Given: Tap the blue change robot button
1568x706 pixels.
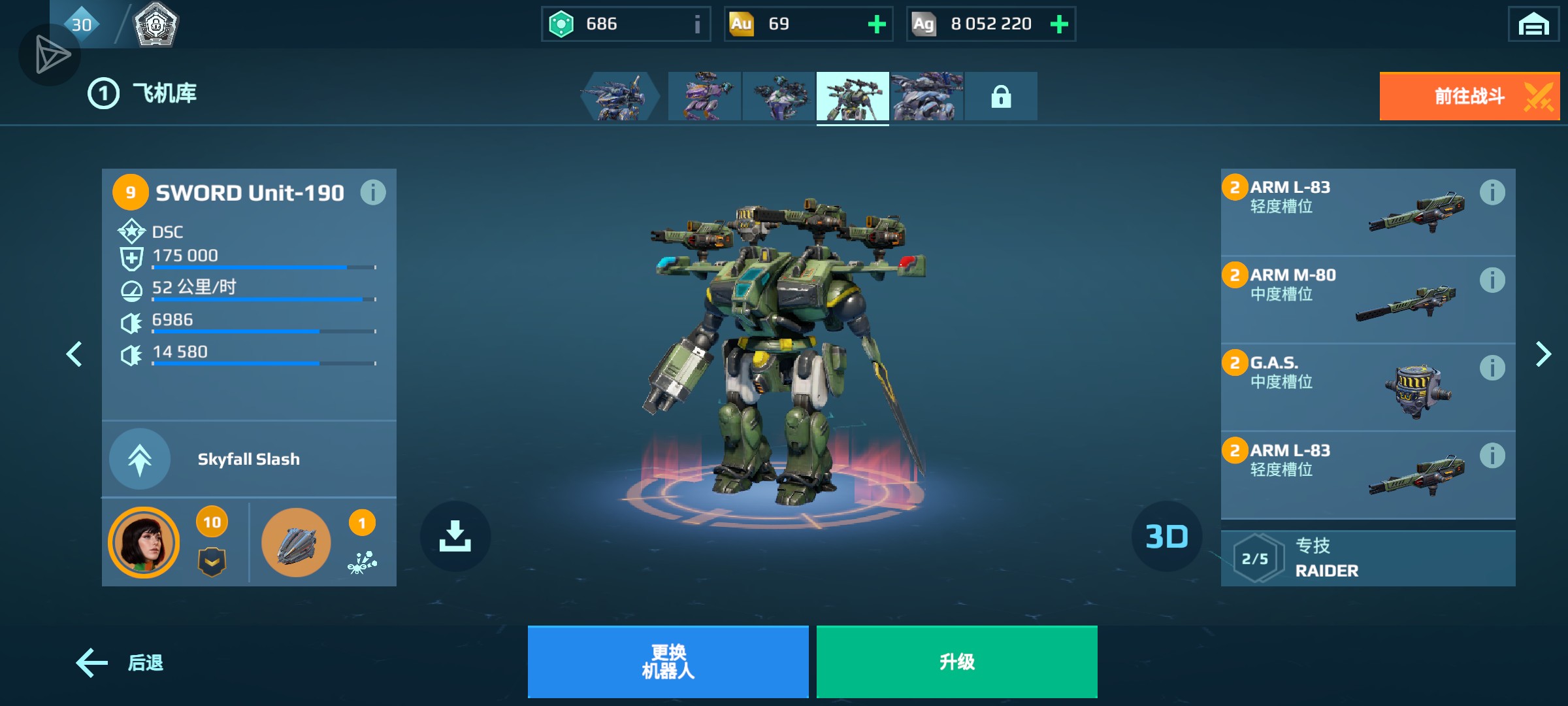Looking at the screenshot, I should 668,662.
